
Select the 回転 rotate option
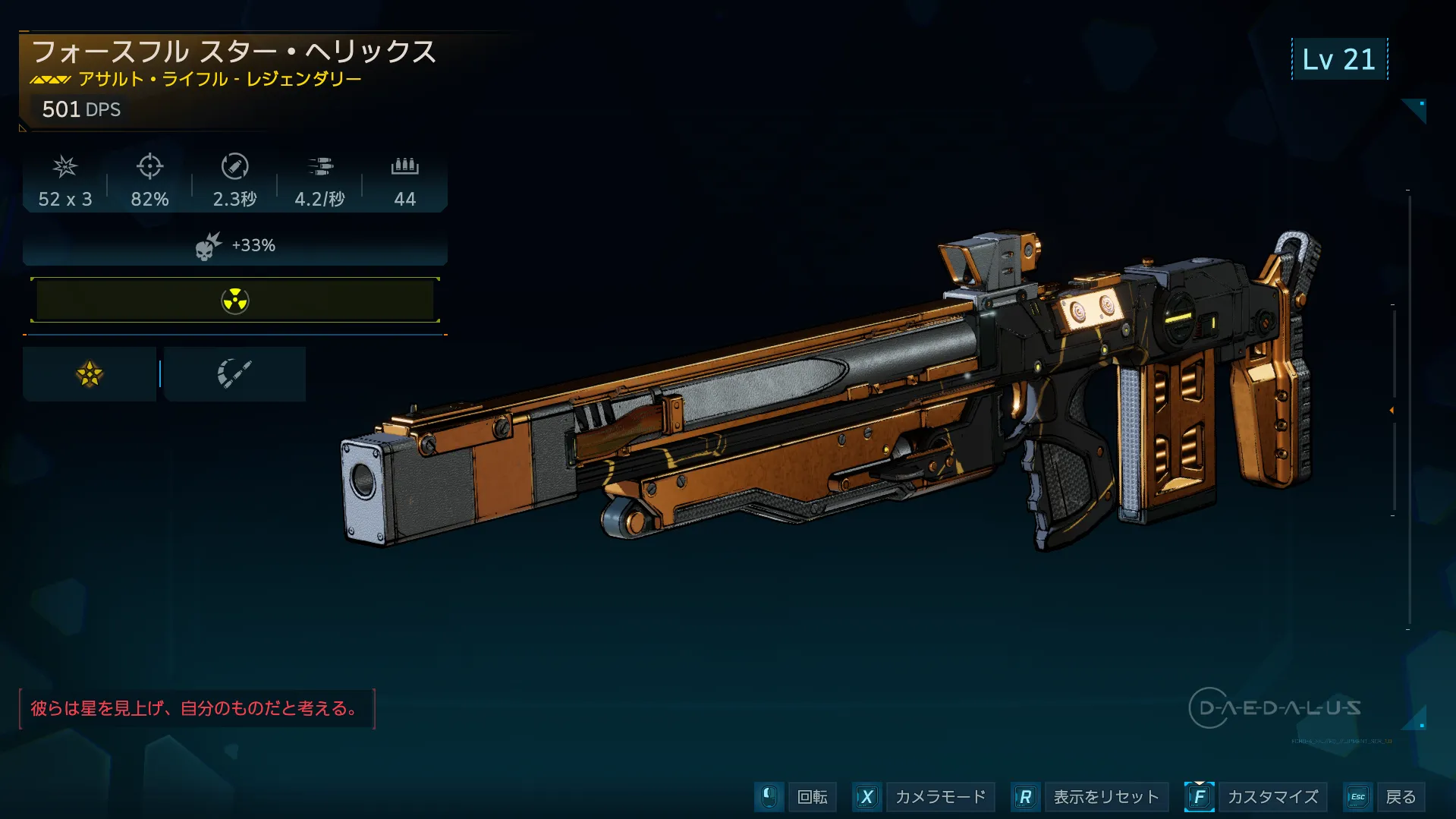(812, 797)
